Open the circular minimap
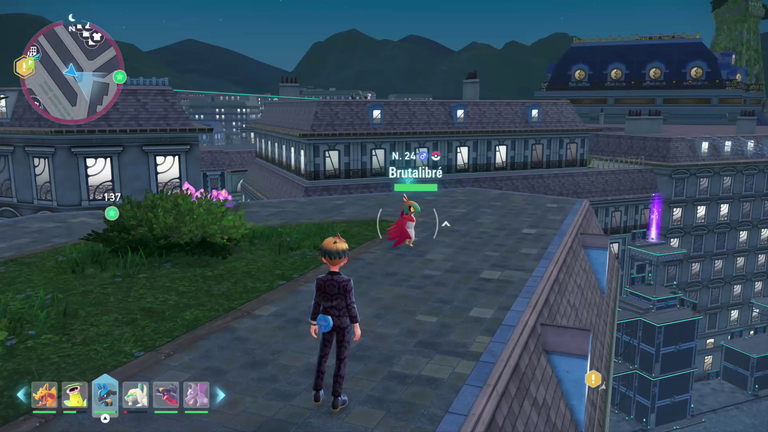 (x=72, y=72)
